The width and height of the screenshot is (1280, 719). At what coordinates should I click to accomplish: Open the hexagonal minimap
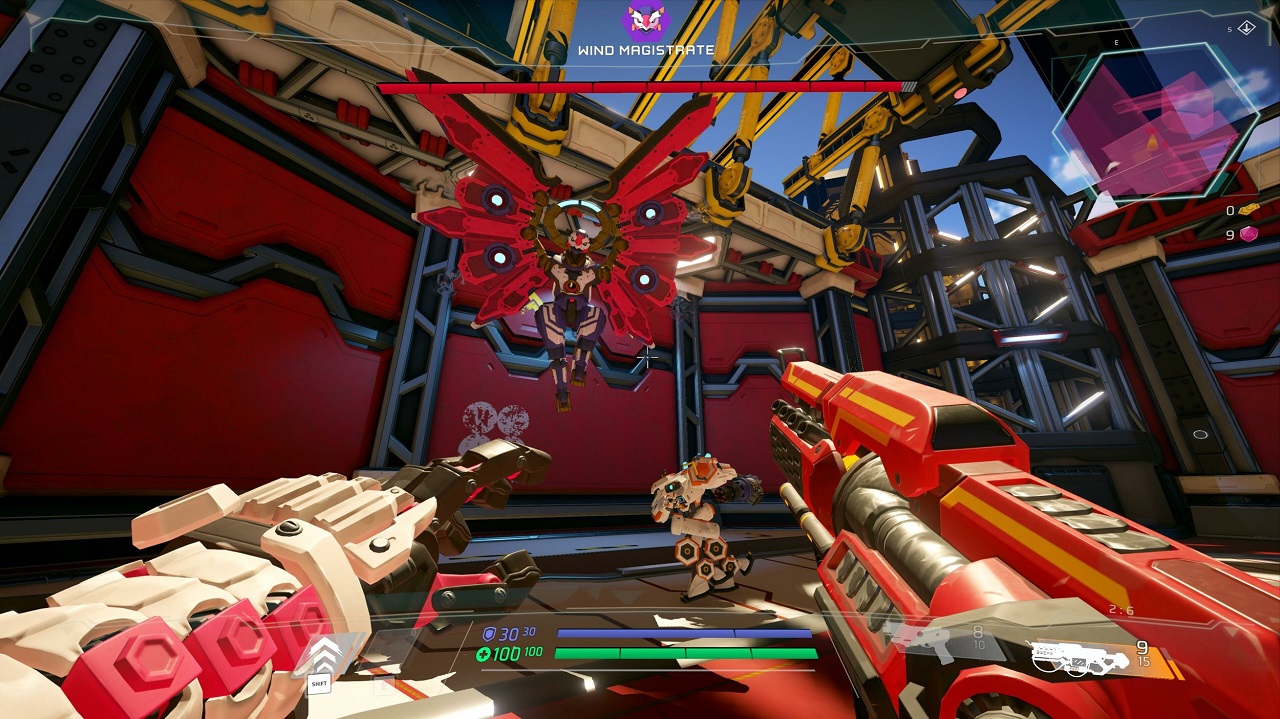[1154, 120]
